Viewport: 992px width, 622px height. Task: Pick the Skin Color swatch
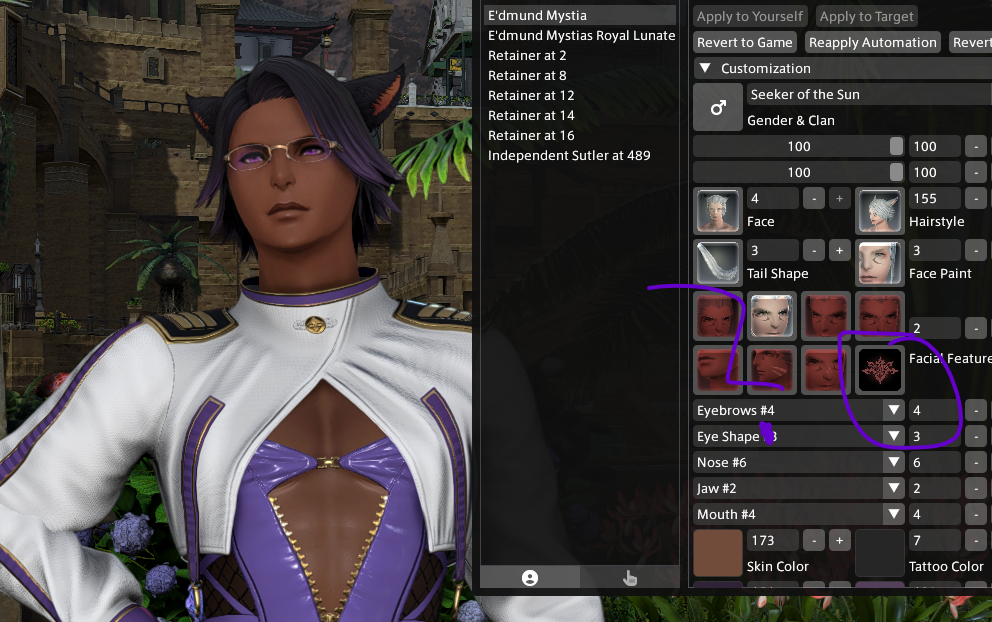pyautogui.click(x=718, y=553)
